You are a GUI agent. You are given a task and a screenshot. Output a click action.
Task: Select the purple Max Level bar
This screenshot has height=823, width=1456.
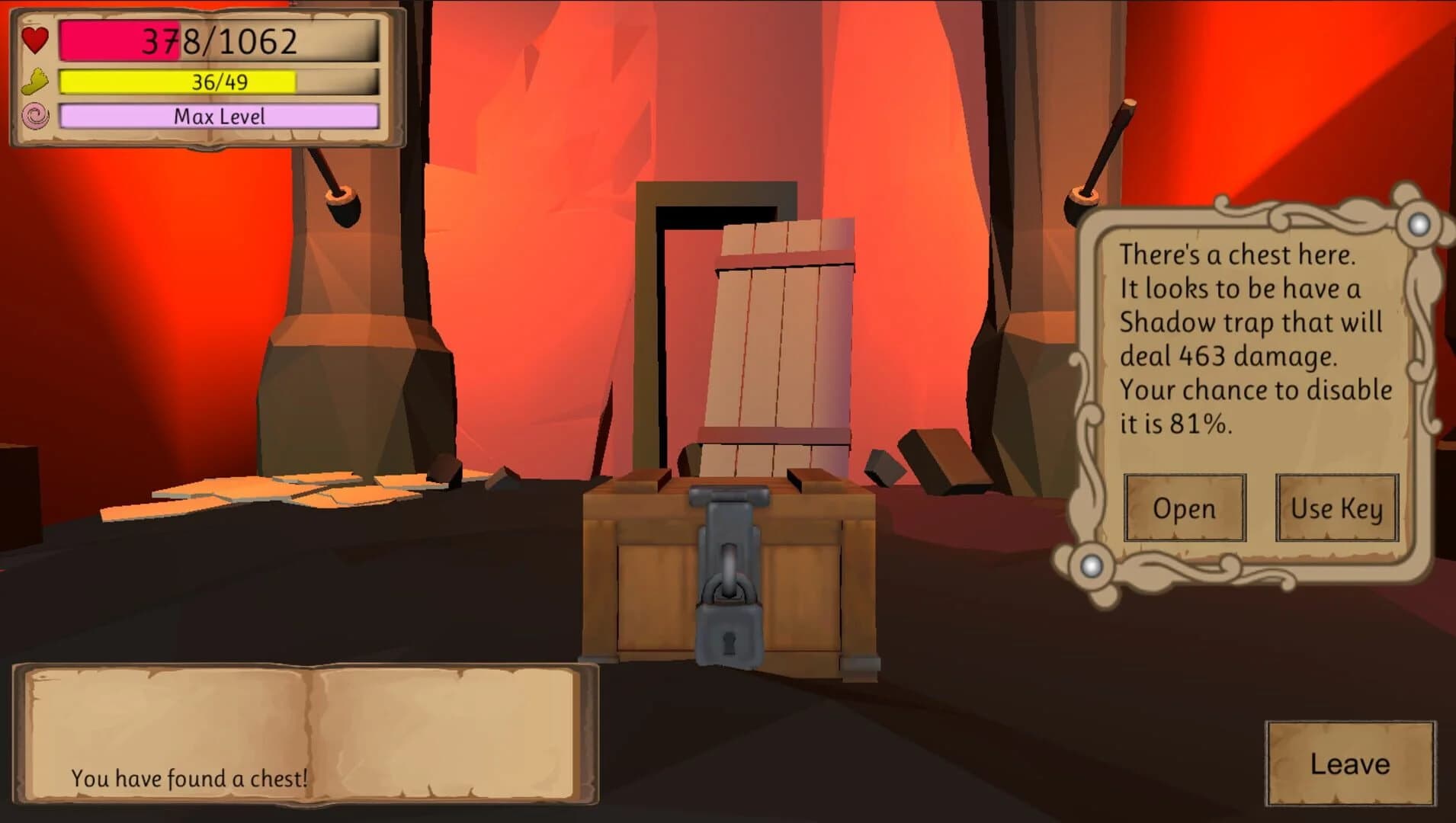click(221, 116)
